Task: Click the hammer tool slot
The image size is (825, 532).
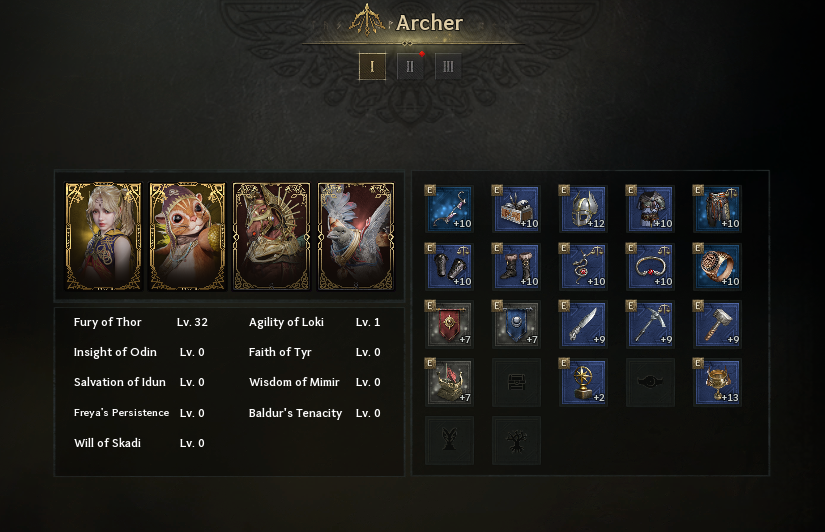Action: tap(717, 324)
